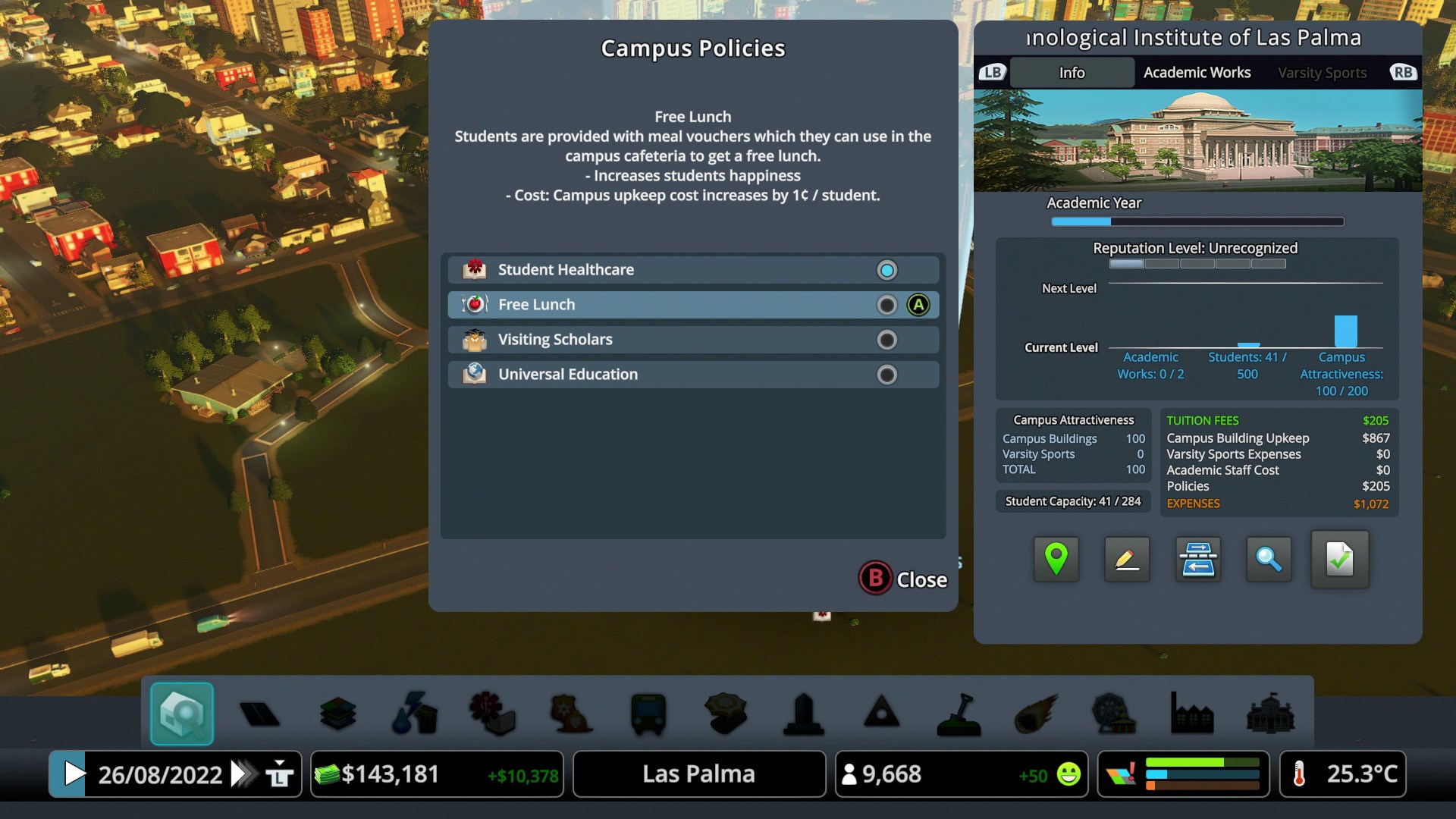Open the meteor Disasters menu
The image size is (1456, 819).
click(1037, 714)
